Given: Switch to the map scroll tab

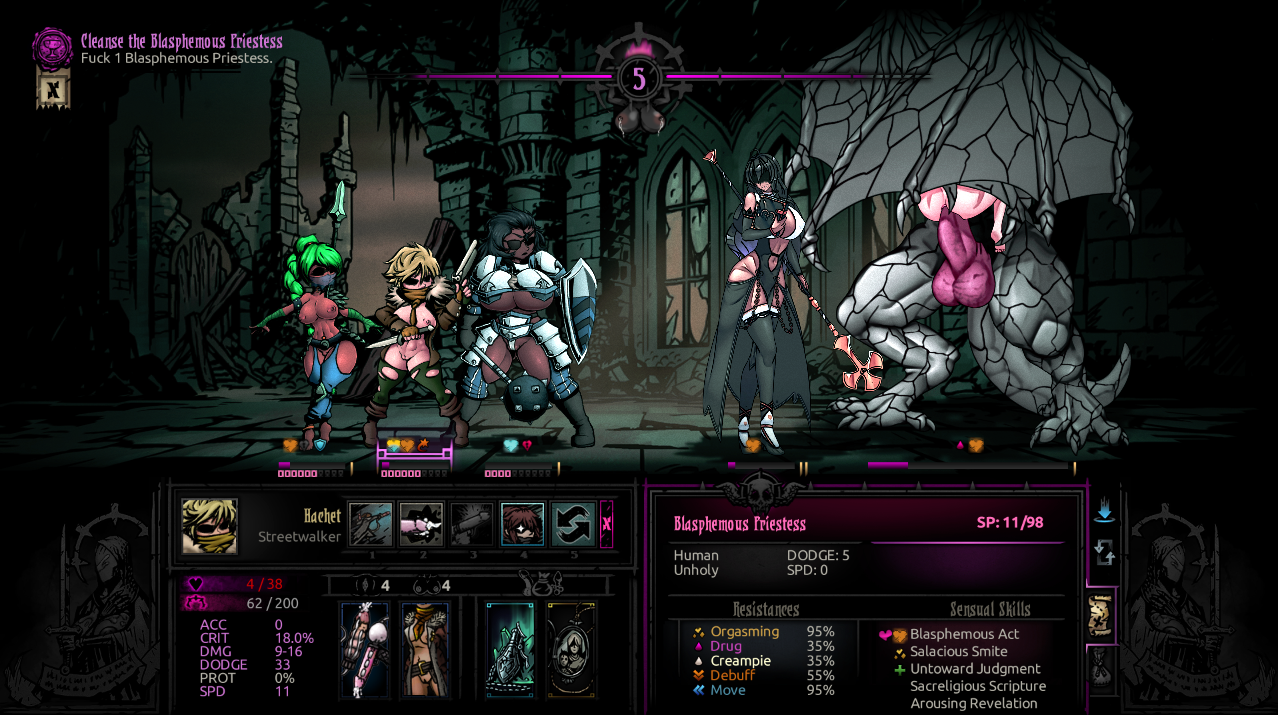Looking at the screenshot, I should 1102,614.
